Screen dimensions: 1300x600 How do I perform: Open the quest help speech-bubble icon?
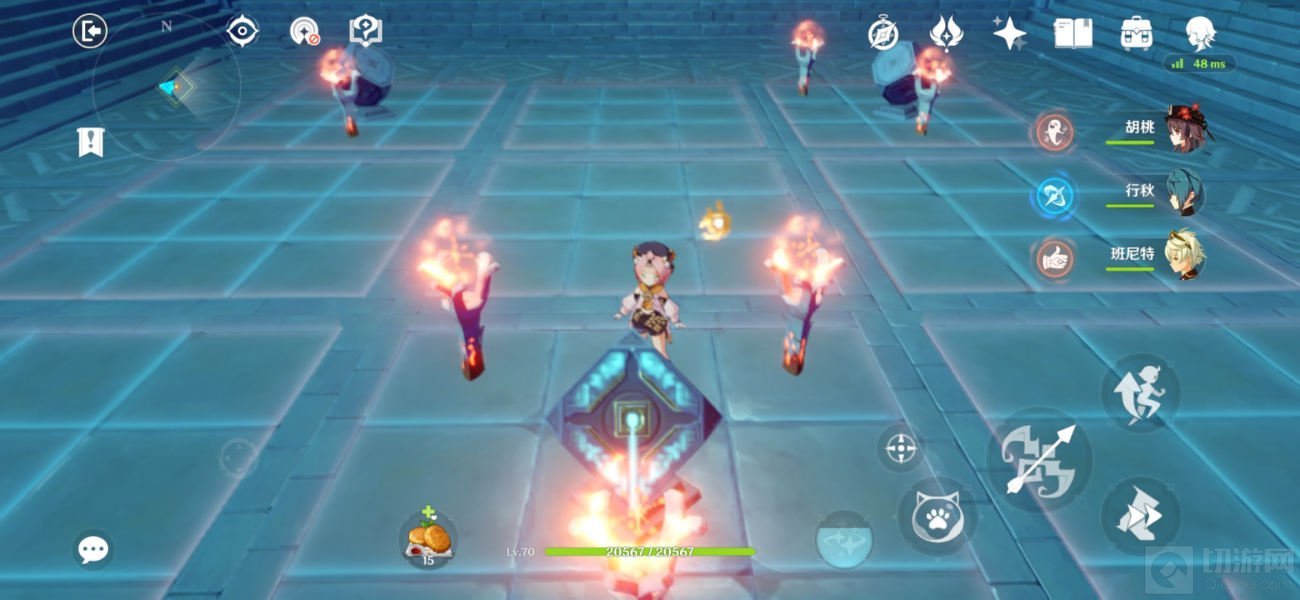coord(365,31)
